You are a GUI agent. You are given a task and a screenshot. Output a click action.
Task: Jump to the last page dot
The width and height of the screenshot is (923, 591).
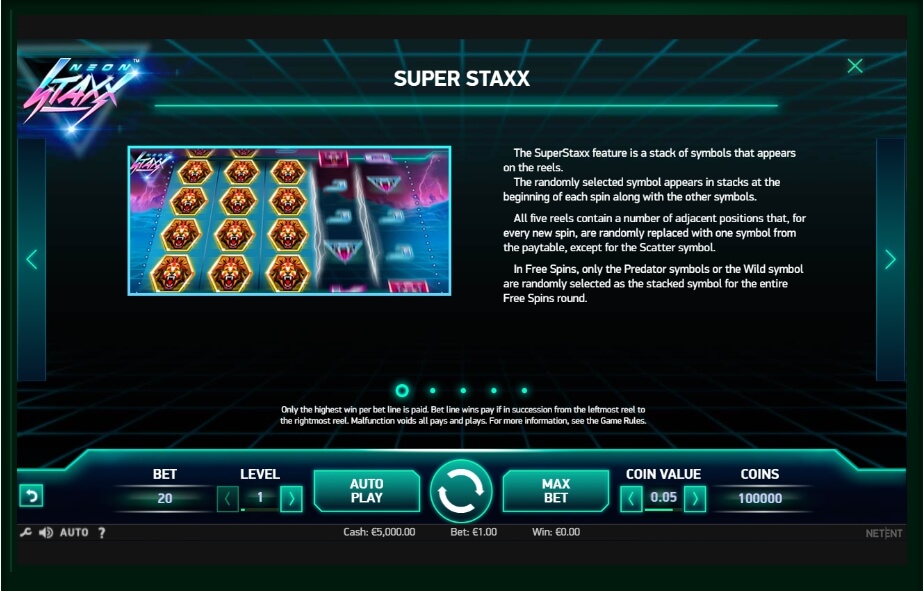[x=524, y=391]
